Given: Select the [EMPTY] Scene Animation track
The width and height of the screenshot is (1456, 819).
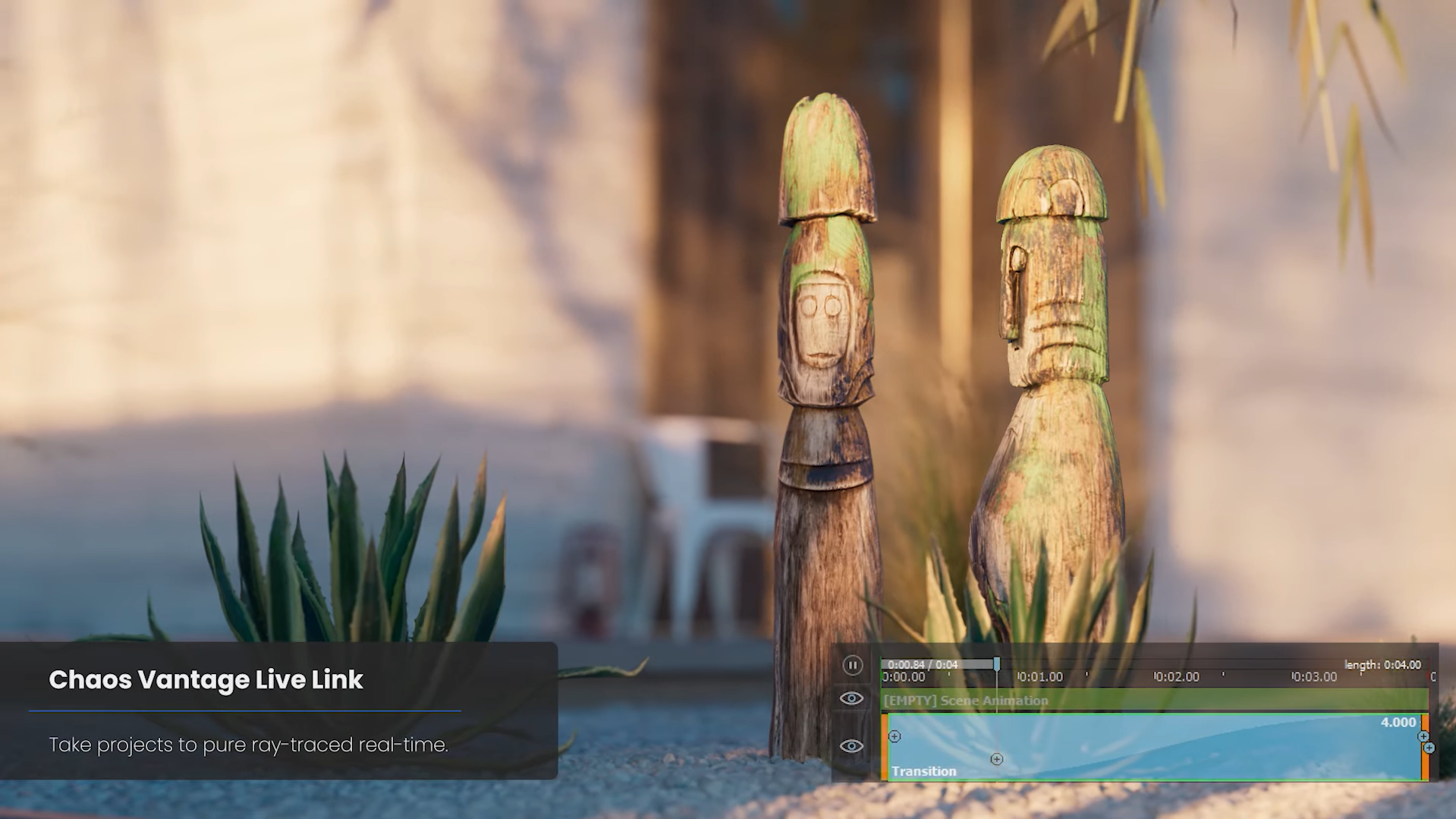Looking at the screenshot, I should click(964, 701).
